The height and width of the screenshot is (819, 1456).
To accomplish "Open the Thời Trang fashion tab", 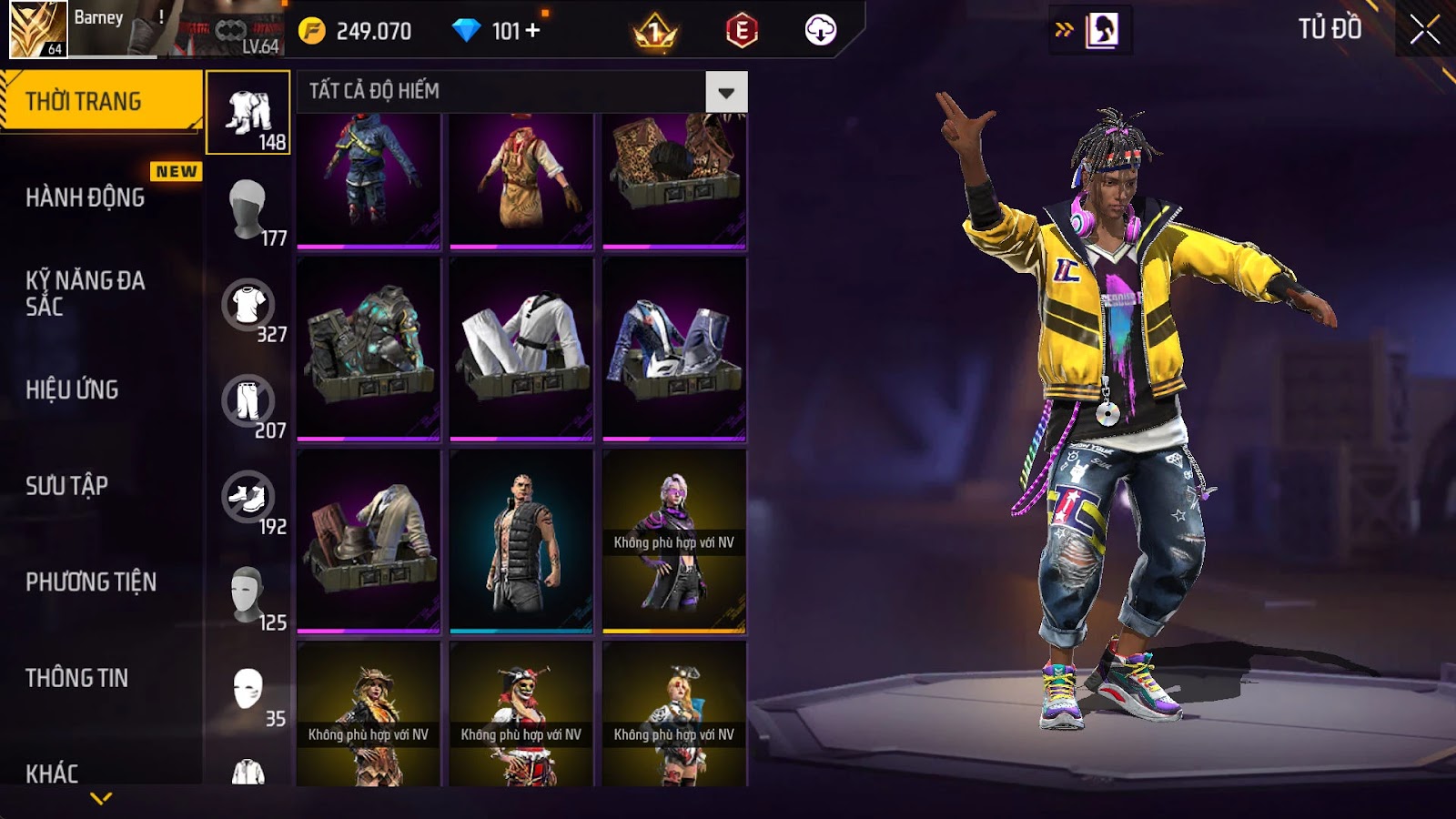I will 100,101.
